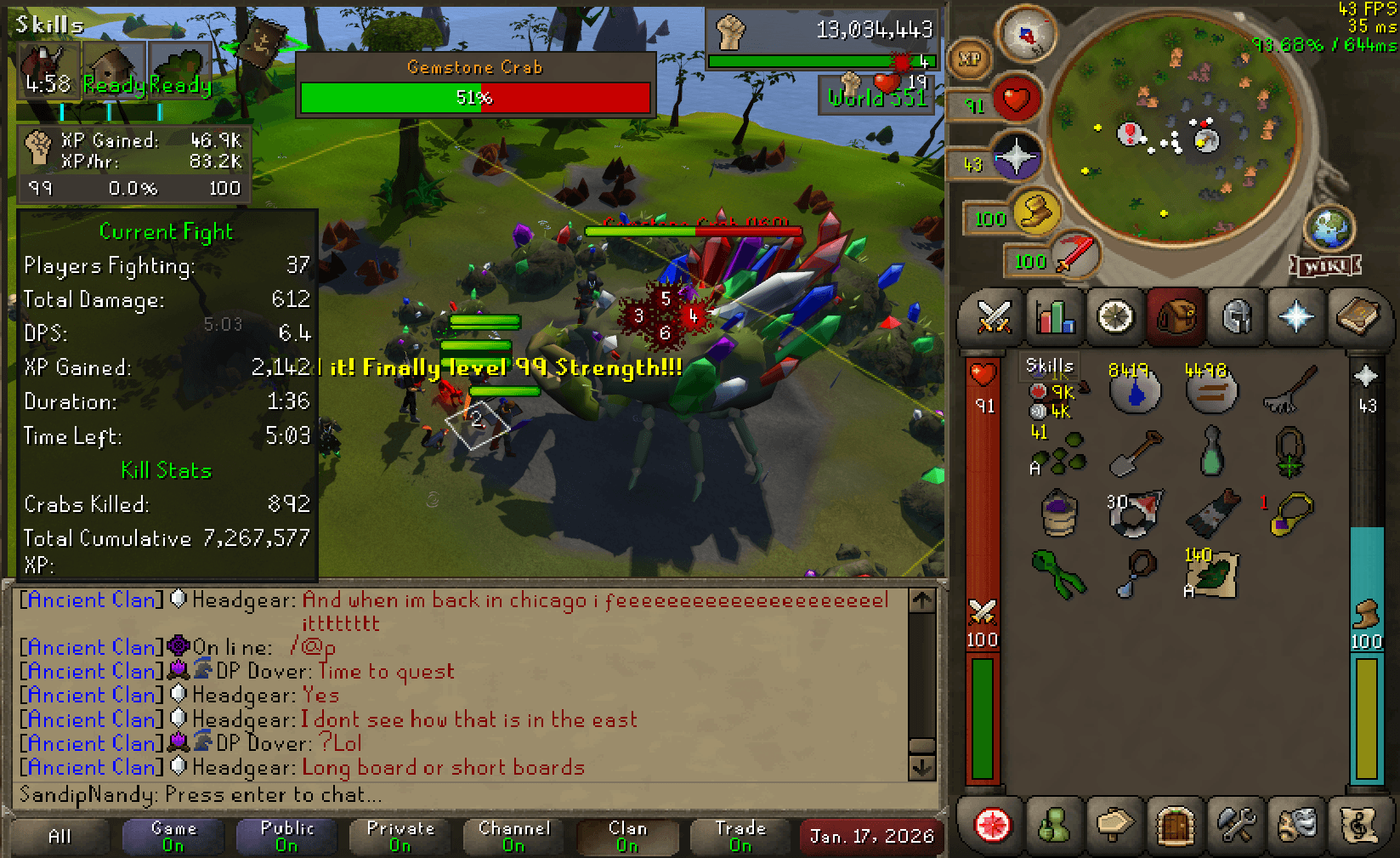This screenshot has width=1400, height=858.
Task: Open settings via the wrench icon
Action: (1235, 827)
